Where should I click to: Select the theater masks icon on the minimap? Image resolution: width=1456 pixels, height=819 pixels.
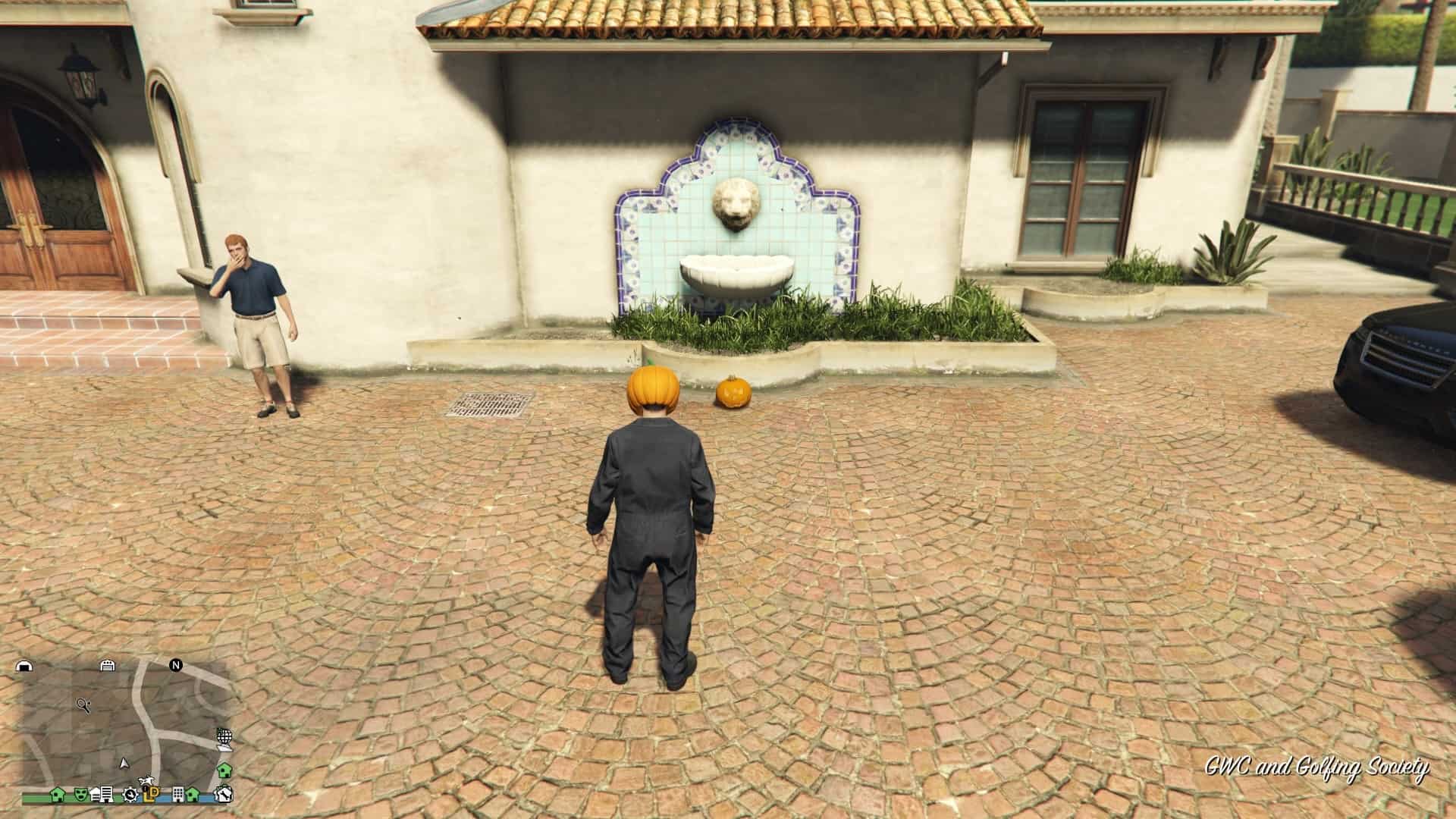pos(80,795)
